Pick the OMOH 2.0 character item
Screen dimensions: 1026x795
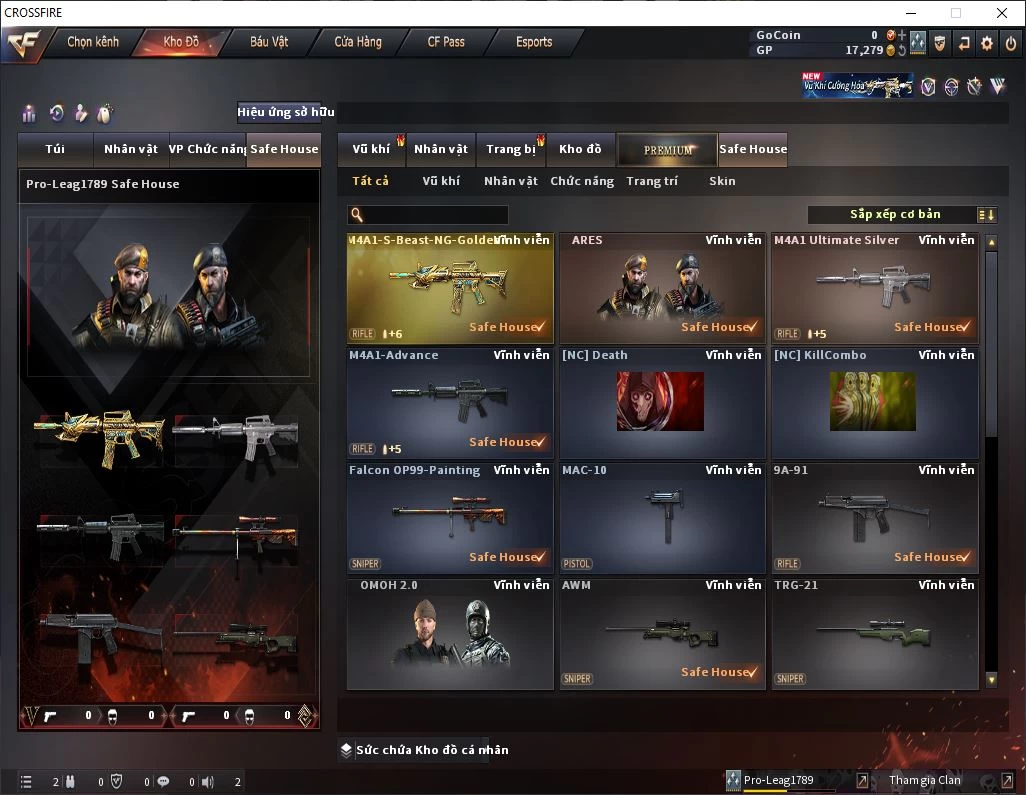point(450,634)
